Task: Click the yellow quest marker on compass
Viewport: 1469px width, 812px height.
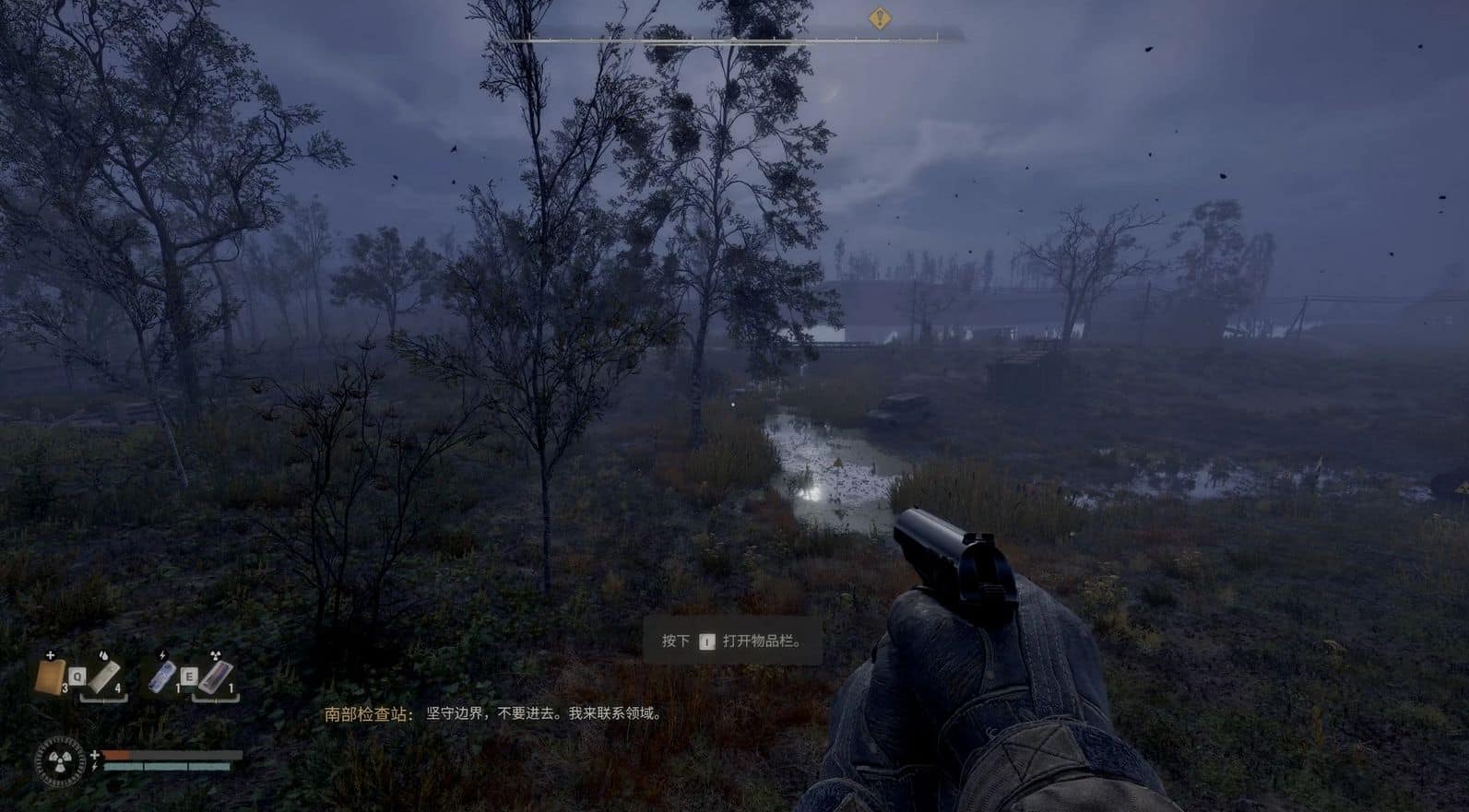Action: click(880, 18)
